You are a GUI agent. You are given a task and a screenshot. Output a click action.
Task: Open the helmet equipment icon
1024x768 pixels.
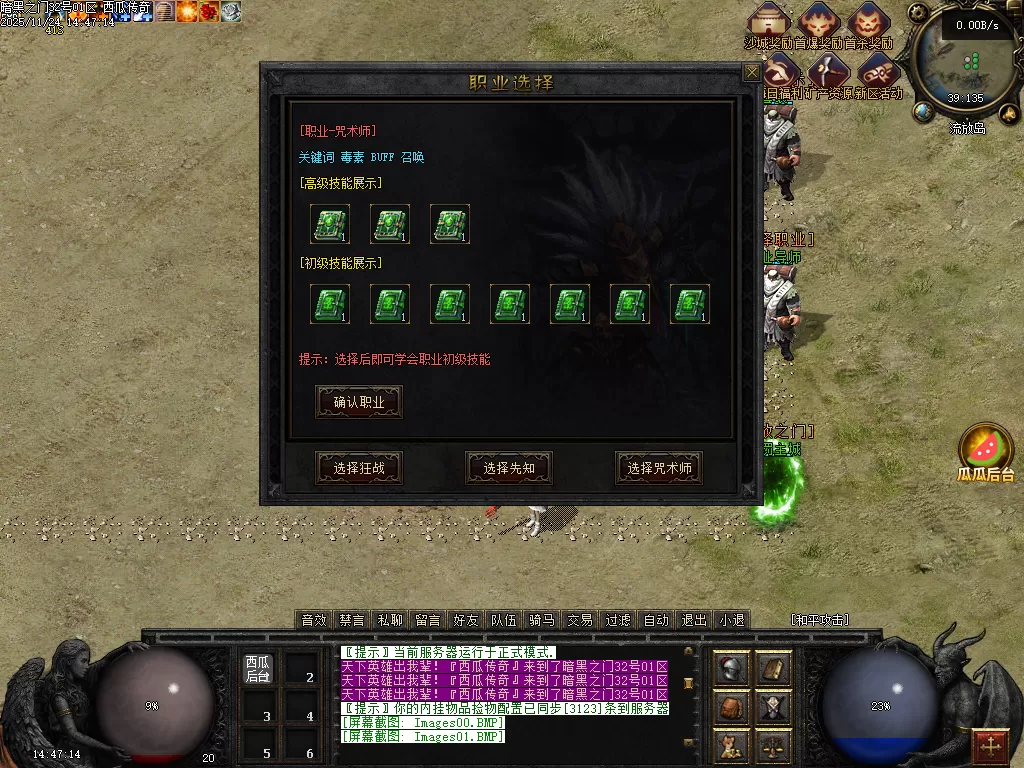click(732, 668)
